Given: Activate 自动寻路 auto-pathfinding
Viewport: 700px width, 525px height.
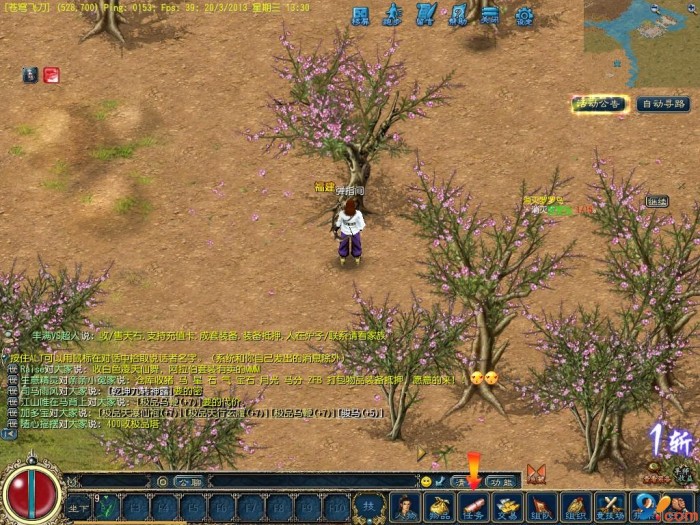Looking at the screenshot, I should click(663, 104).
